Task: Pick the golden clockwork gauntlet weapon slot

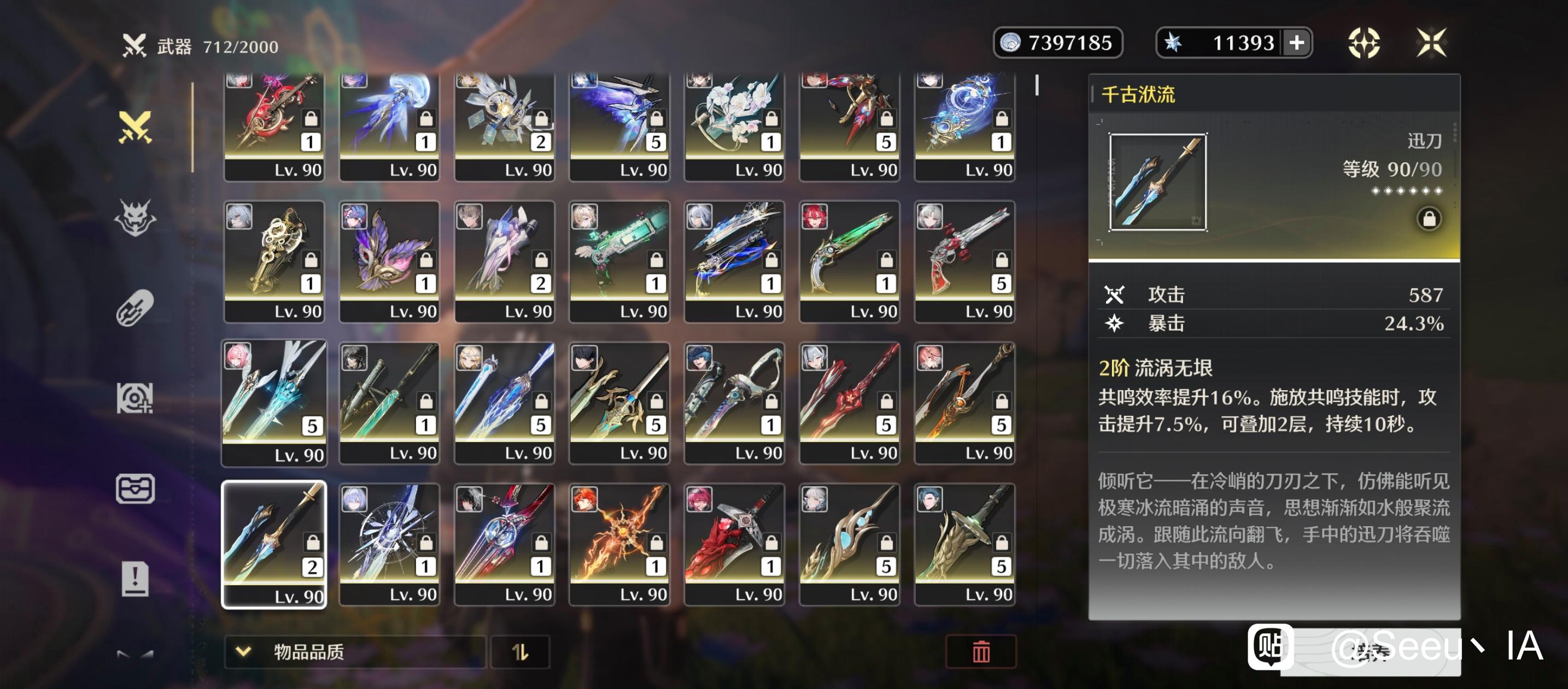Action: [274, 262]
